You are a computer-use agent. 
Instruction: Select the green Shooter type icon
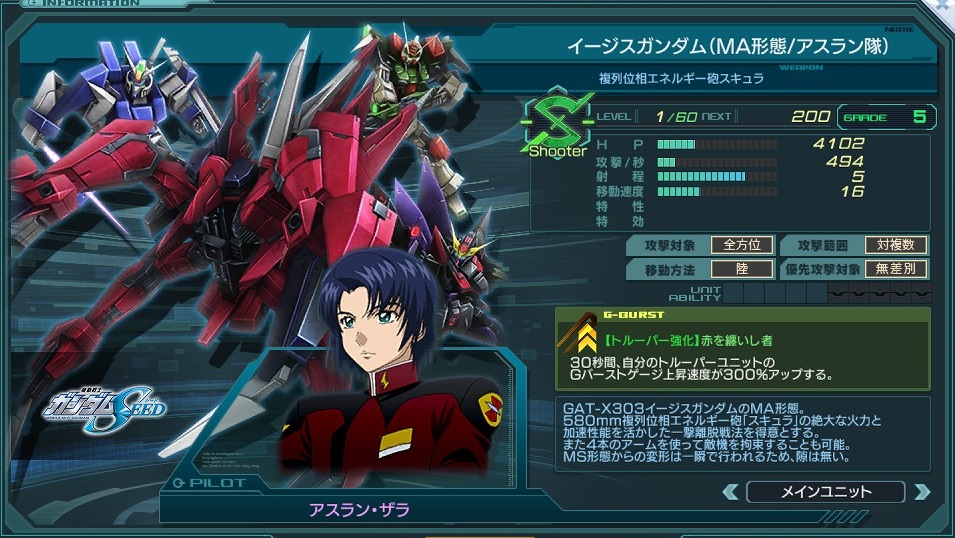coord(557,128)
